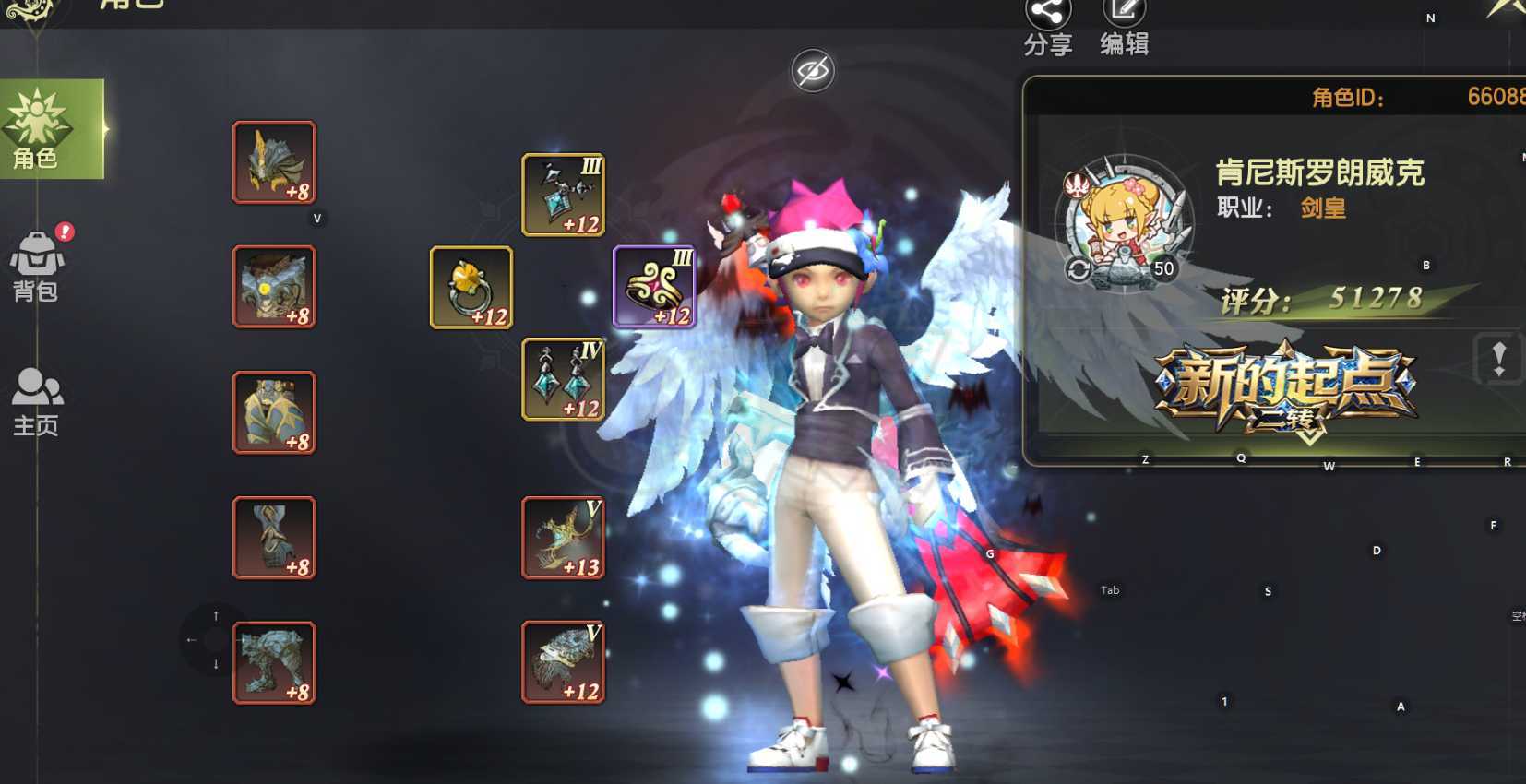The width and height of the screenshot is (1526, 784).
Task: Click the 新的起点 title badge
Action: coord(1286,387)
